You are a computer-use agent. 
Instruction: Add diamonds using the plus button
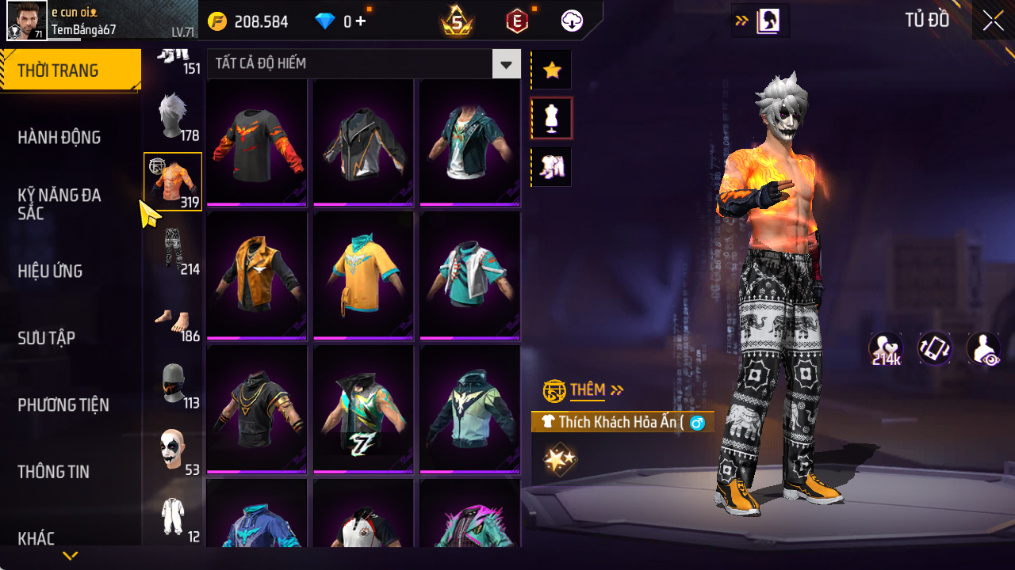[x=360, y=21]
